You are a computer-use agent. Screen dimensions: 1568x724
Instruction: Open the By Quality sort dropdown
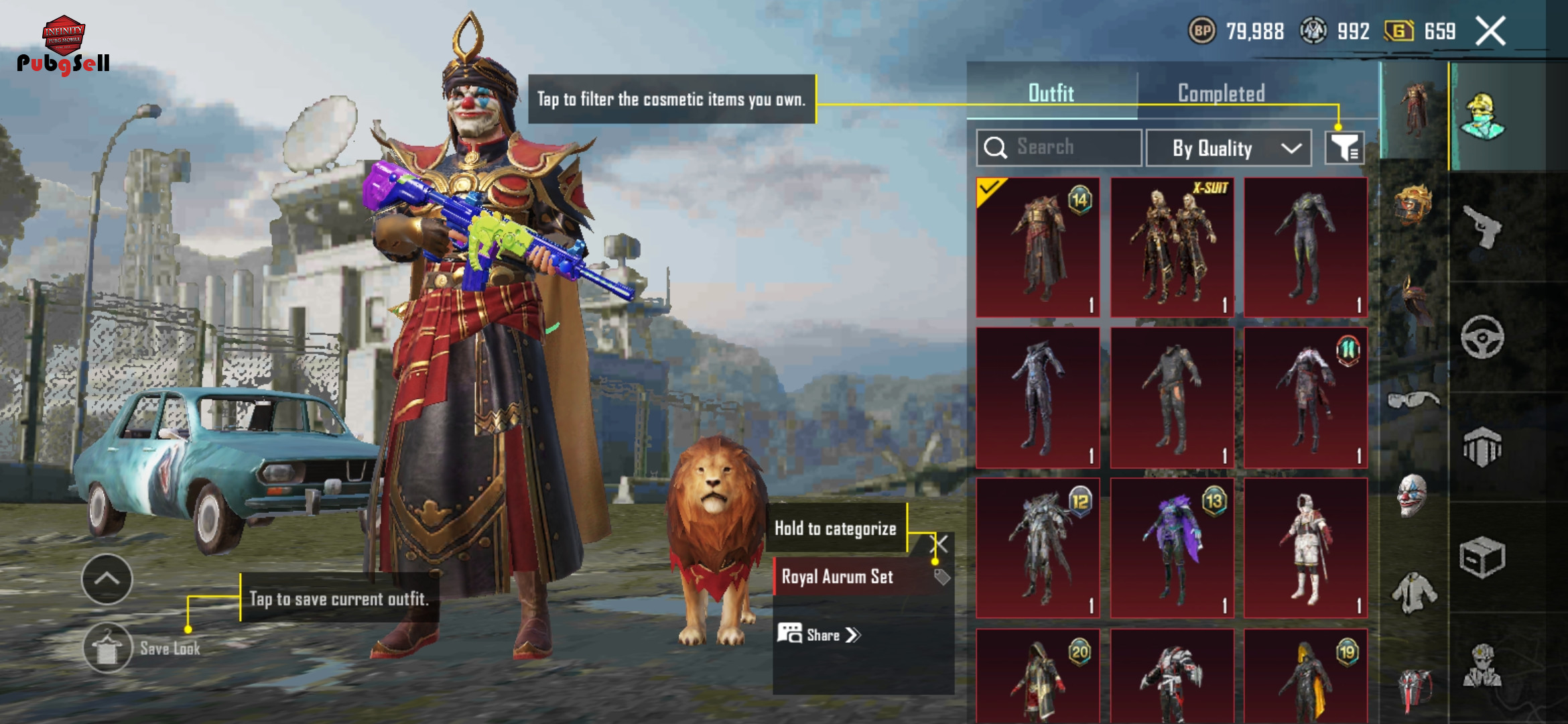(1228, 148)
